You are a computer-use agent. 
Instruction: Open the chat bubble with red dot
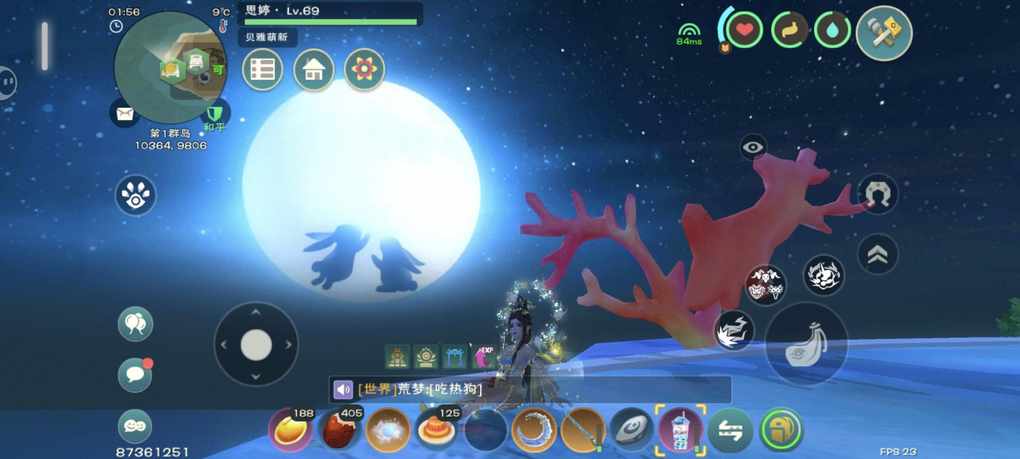tap(135, 374)
